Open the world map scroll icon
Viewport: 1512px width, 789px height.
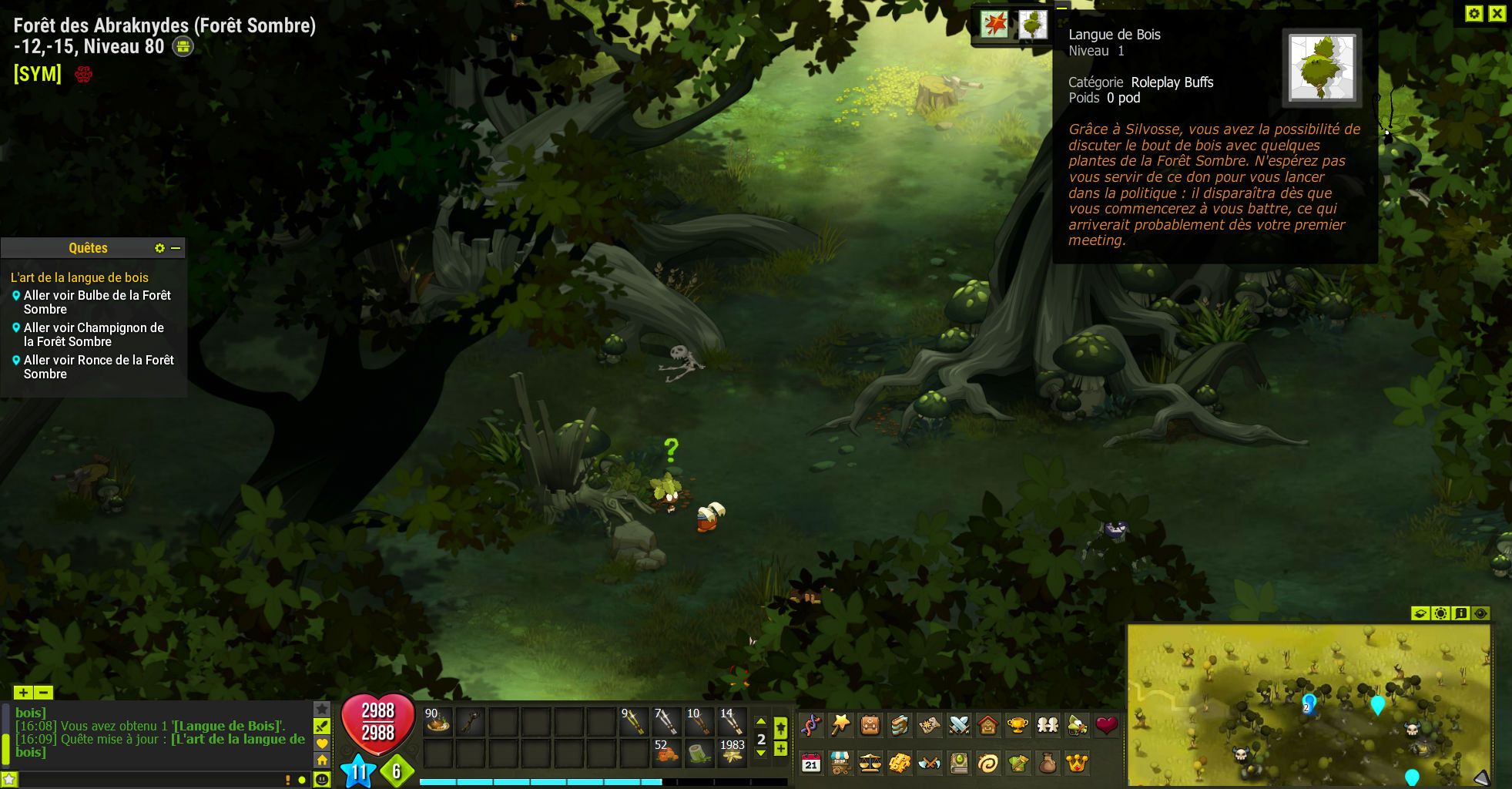[929, 725]
